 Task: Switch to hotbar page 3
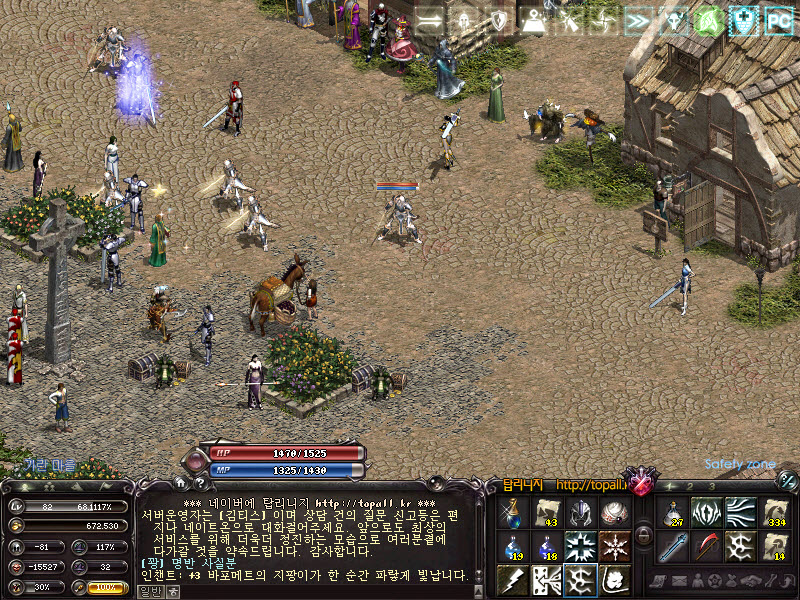tap(711, 486)
